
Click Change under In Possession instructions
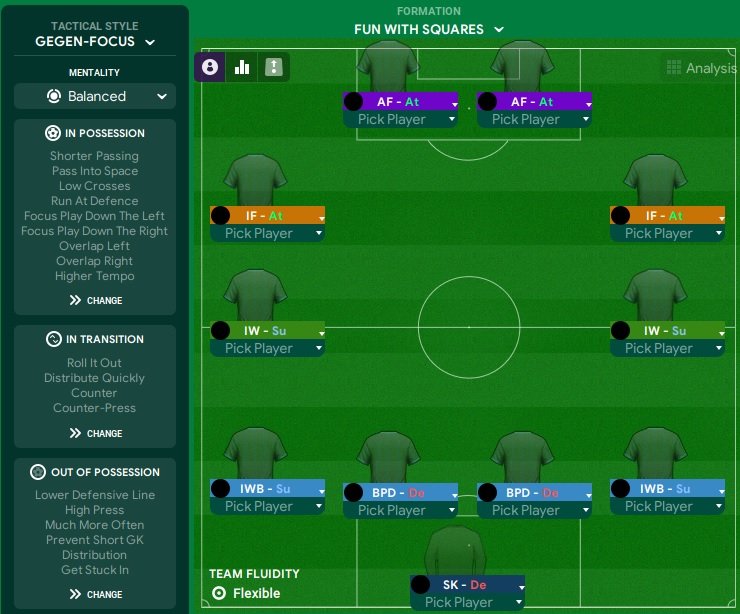(x=96, y=300)
